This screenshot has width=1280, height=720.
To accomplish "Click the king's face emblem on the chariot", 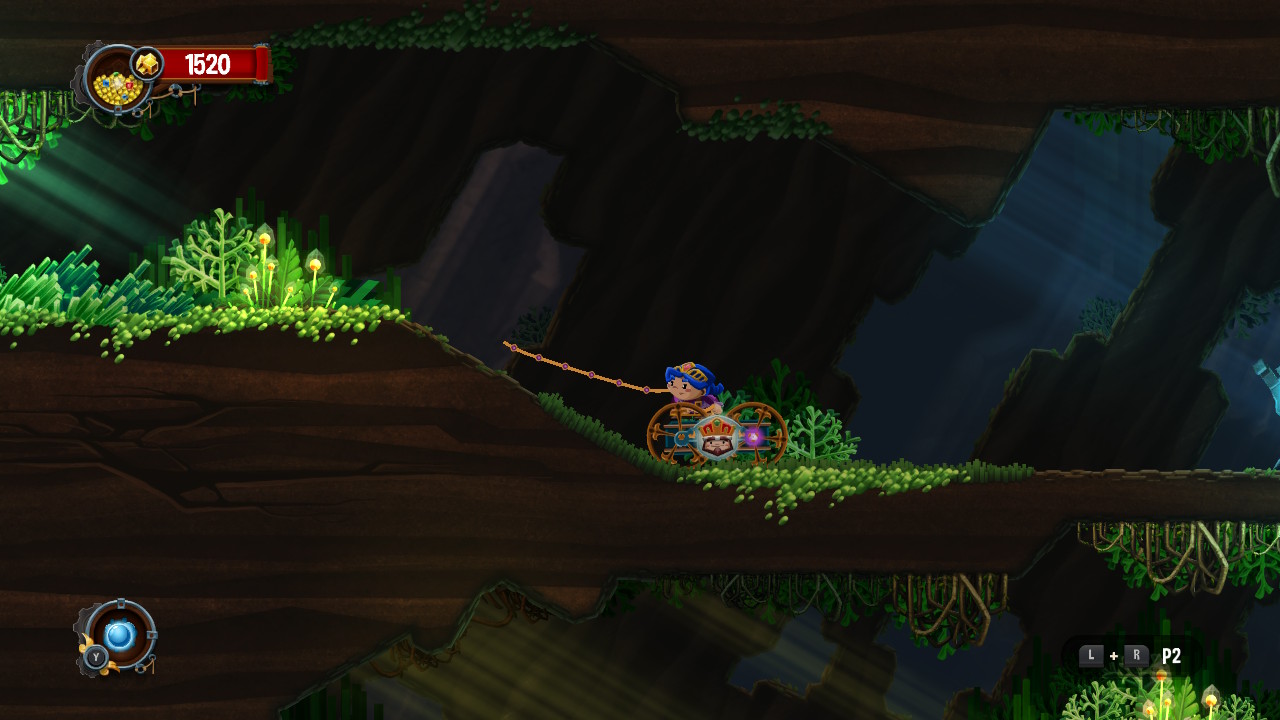I will pyautogui.click(x=715, y=443).
